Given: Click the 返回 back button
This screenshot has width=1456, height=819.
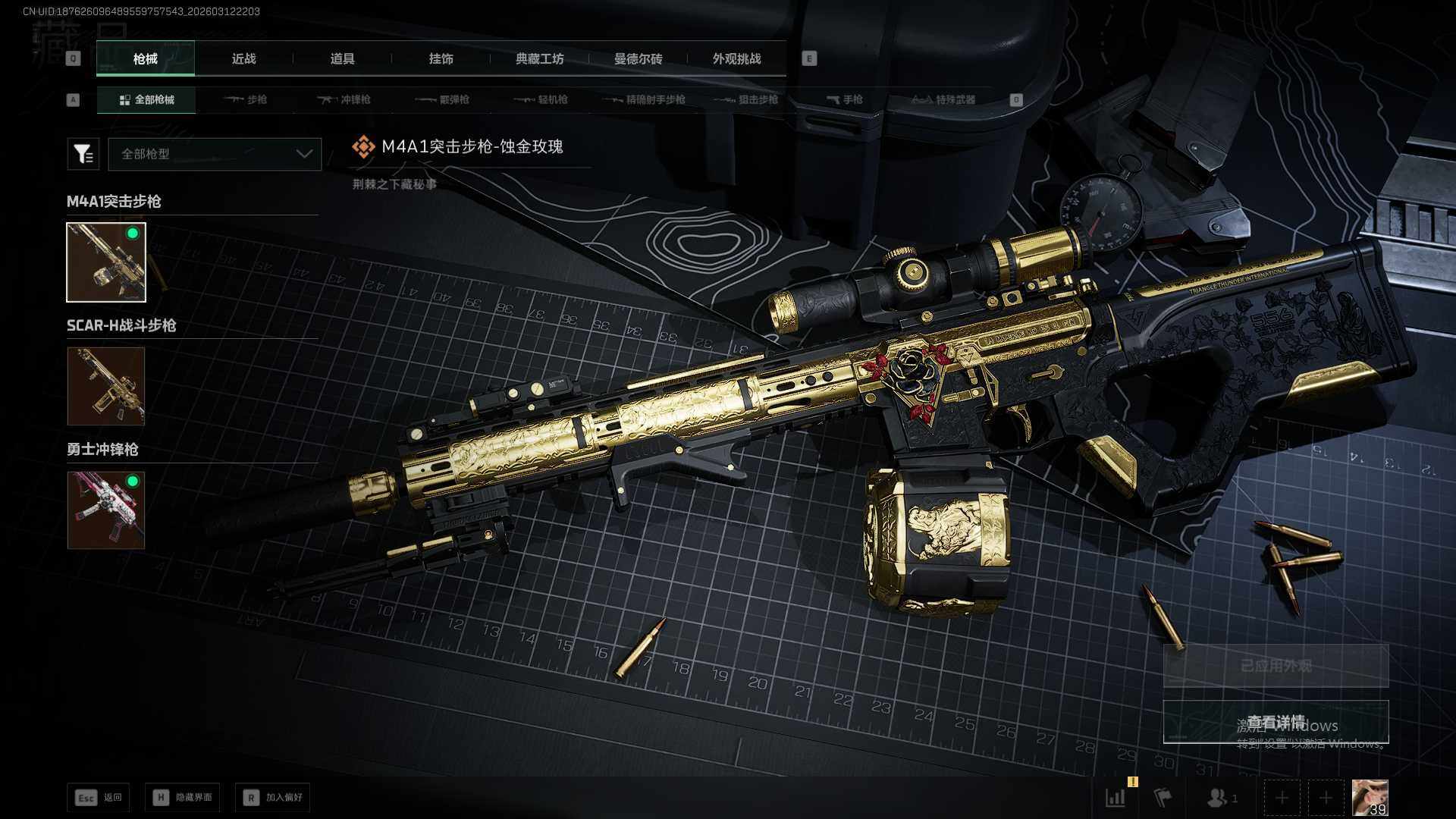Looking at the screenshot, I should [99, 797].
